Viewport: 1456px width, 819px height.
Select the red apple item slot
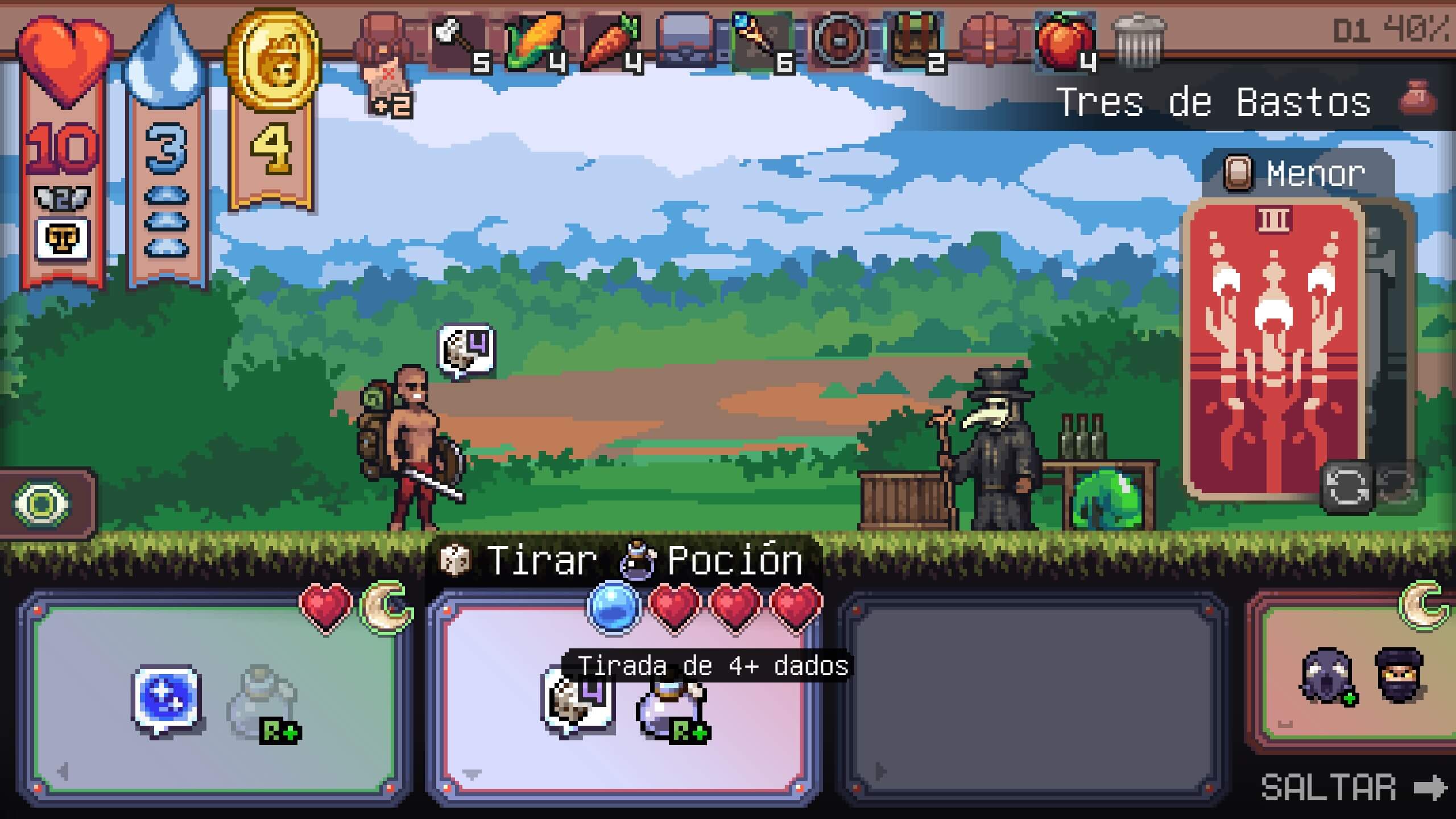coord(1065,41)
